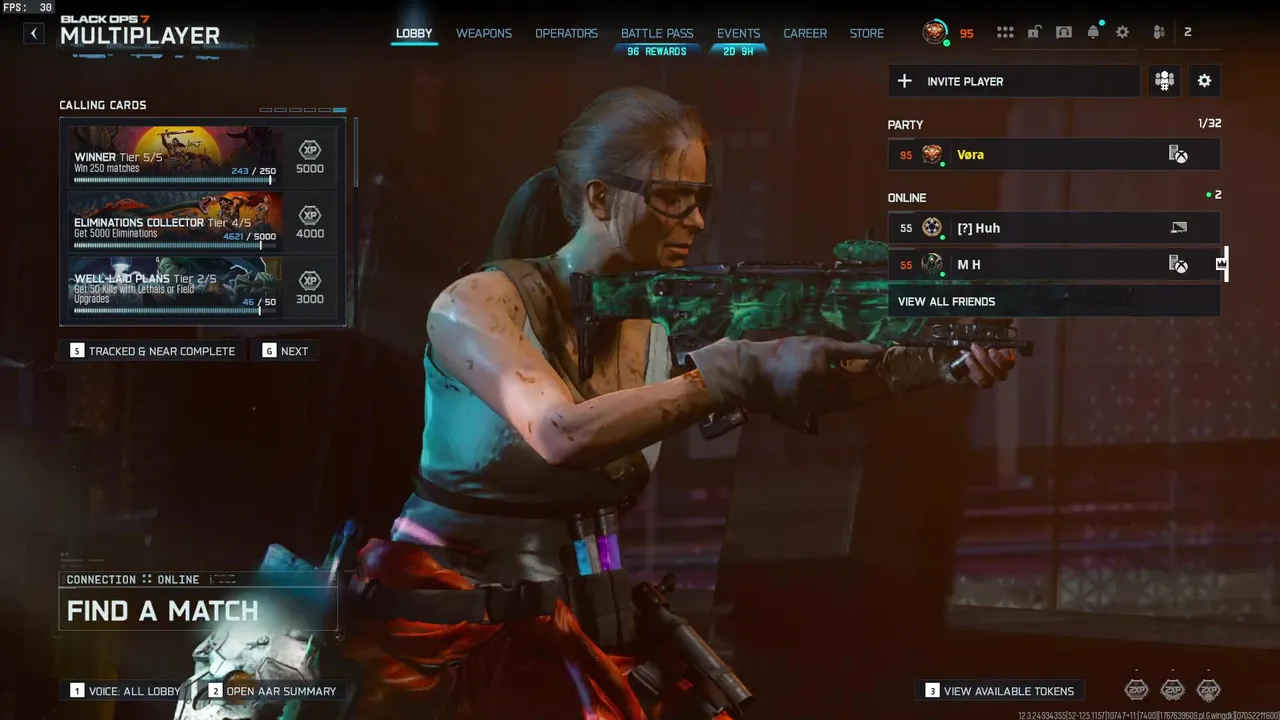Select friend [?] Huh from online list
This screenshot has height=720, width=1280.
[x=1053, y=228]
